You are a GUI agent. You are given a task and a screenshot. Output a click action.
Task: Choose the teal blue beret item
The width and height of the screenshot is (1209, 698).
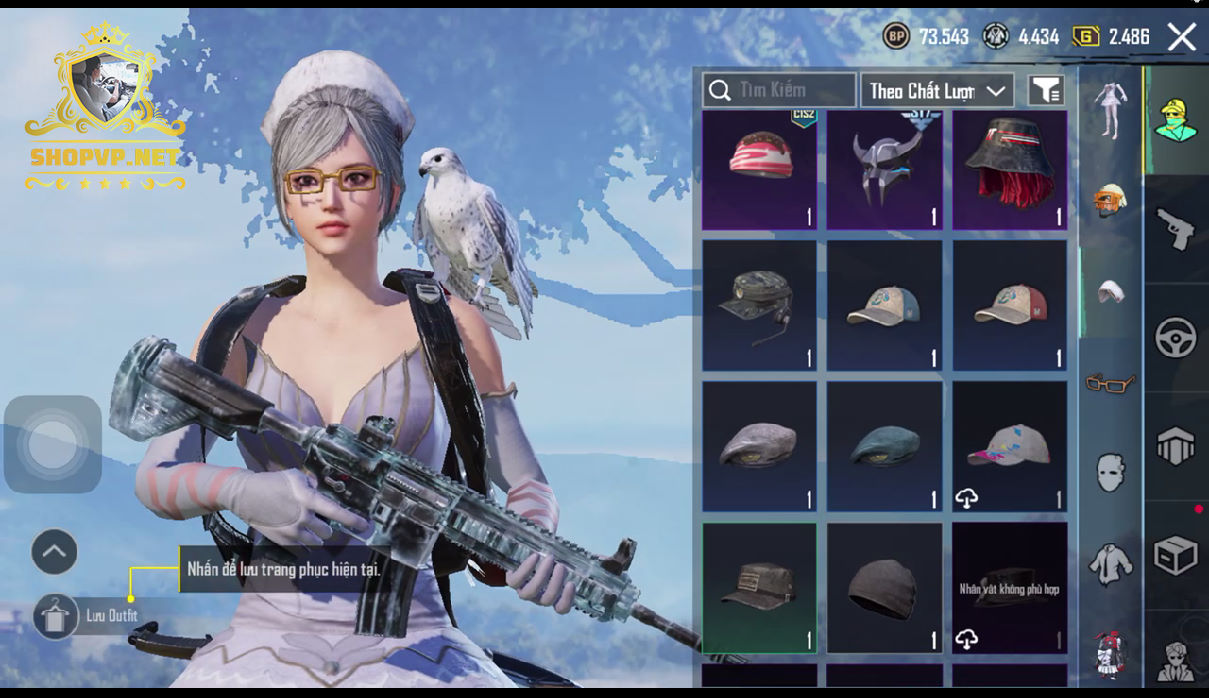tap(884, 446)
